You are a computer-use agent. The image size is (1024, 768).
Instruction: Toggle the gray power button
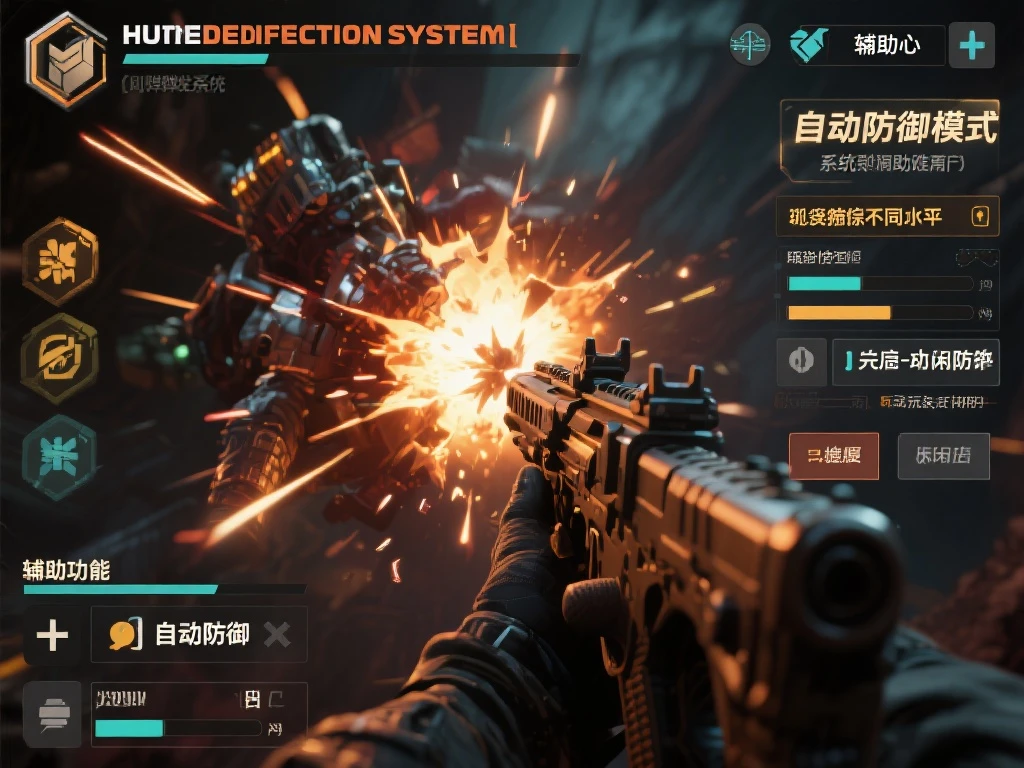click(801, 361)
